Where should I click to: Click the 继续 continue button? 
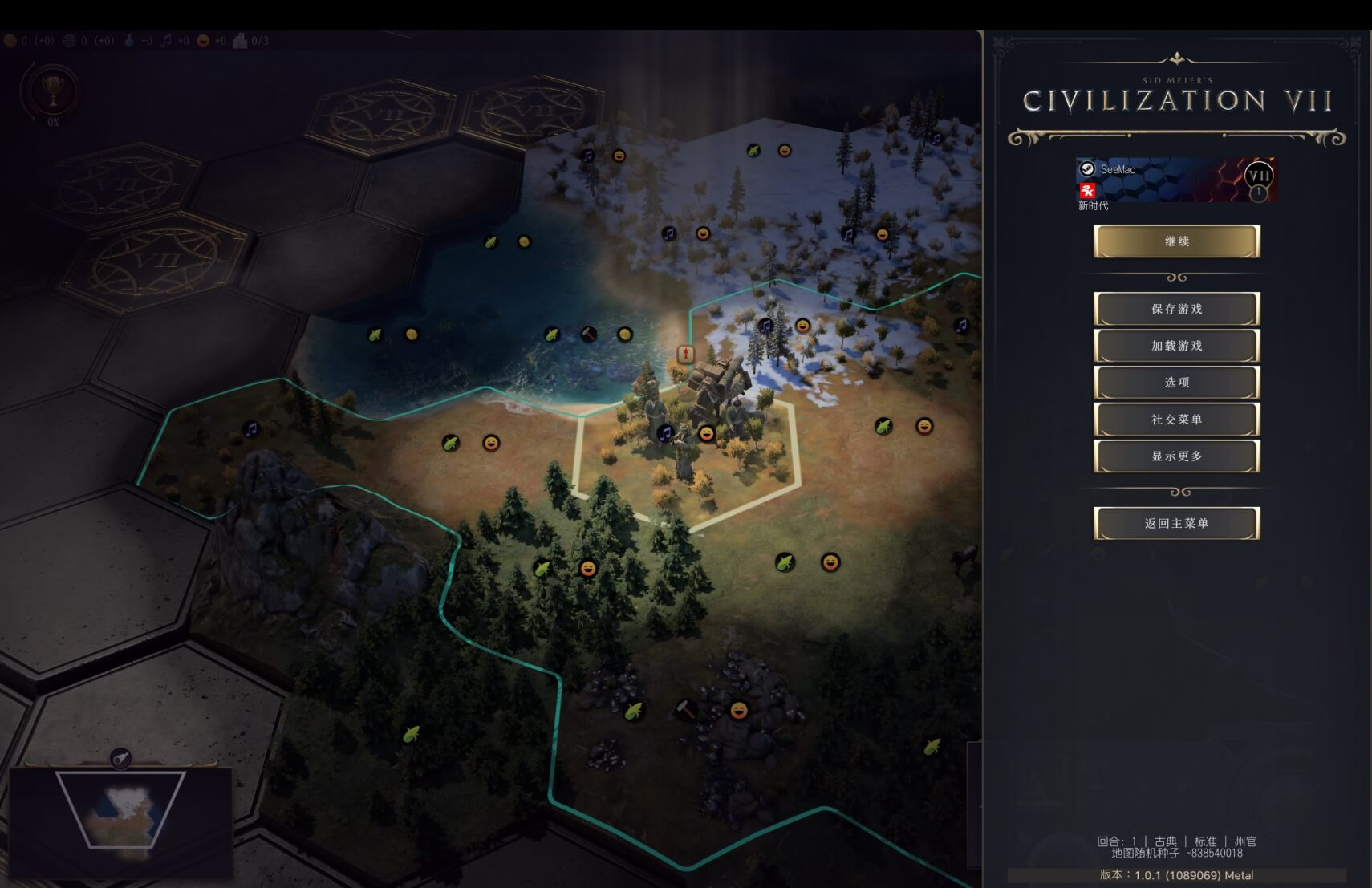[1176, 241]
